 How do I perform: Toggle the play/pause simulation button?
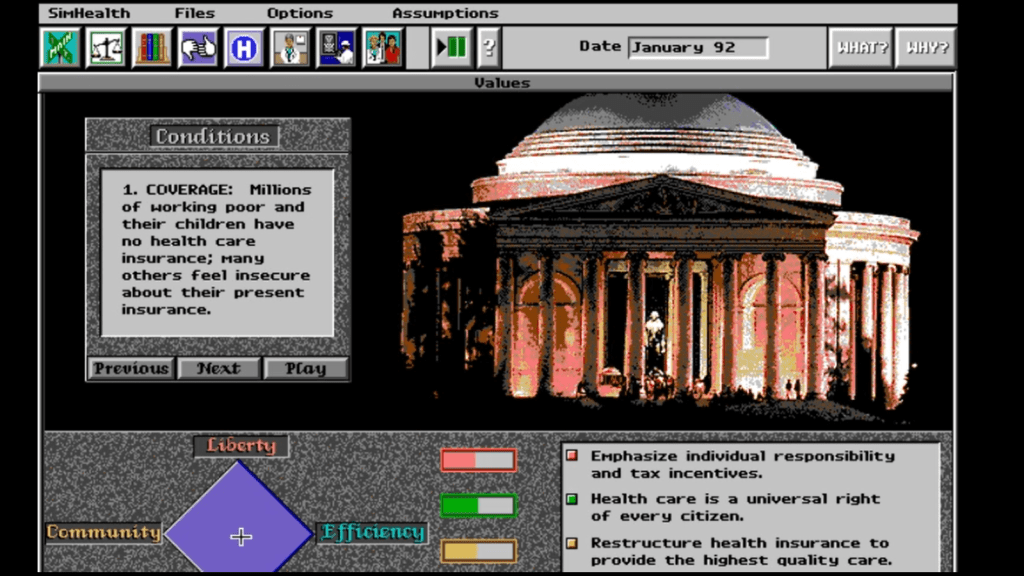pos(452,48)
